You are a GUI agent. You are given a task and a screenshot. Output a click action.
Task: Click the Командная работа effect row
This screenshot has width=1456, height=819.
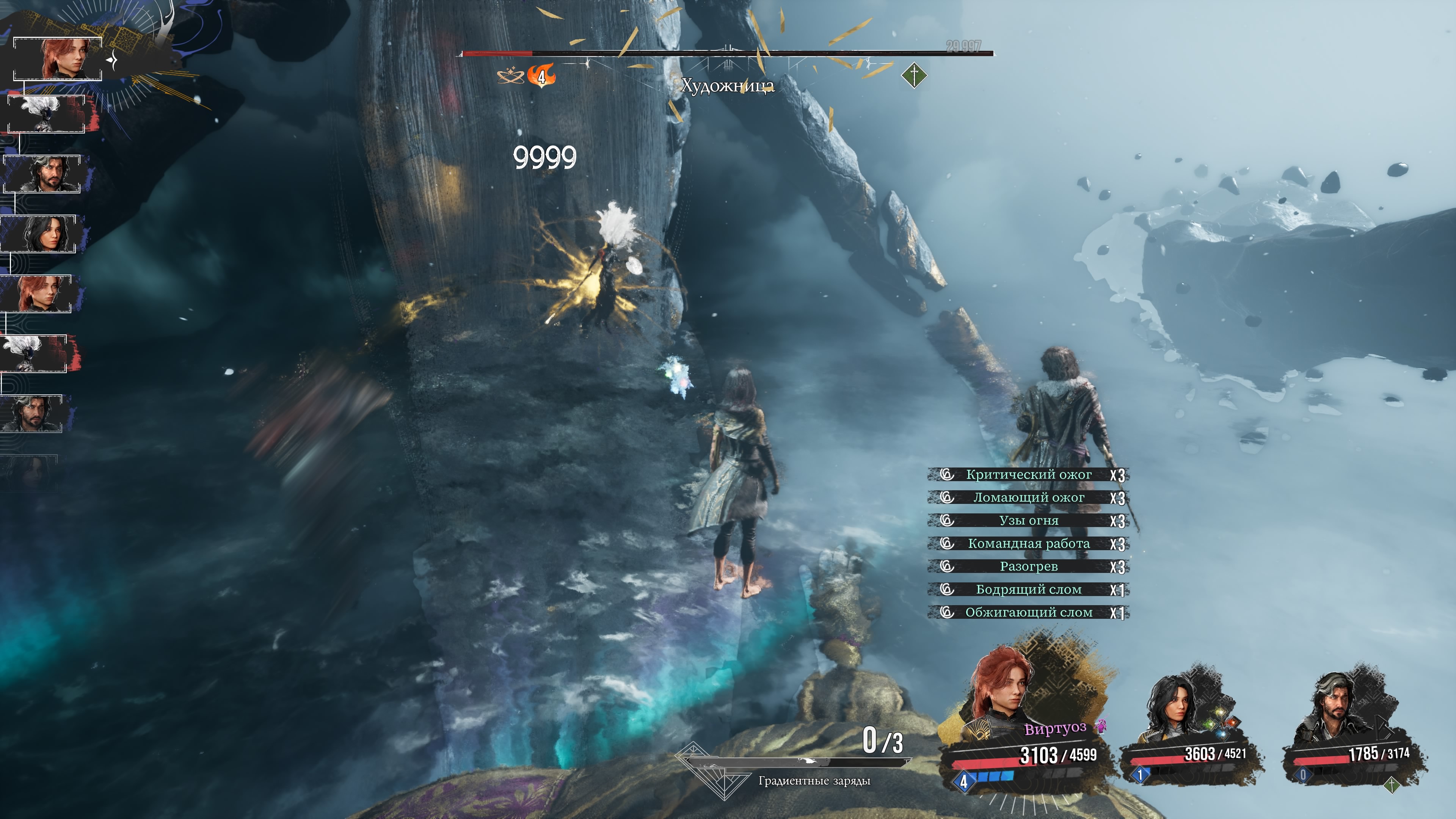(1028, 544)
